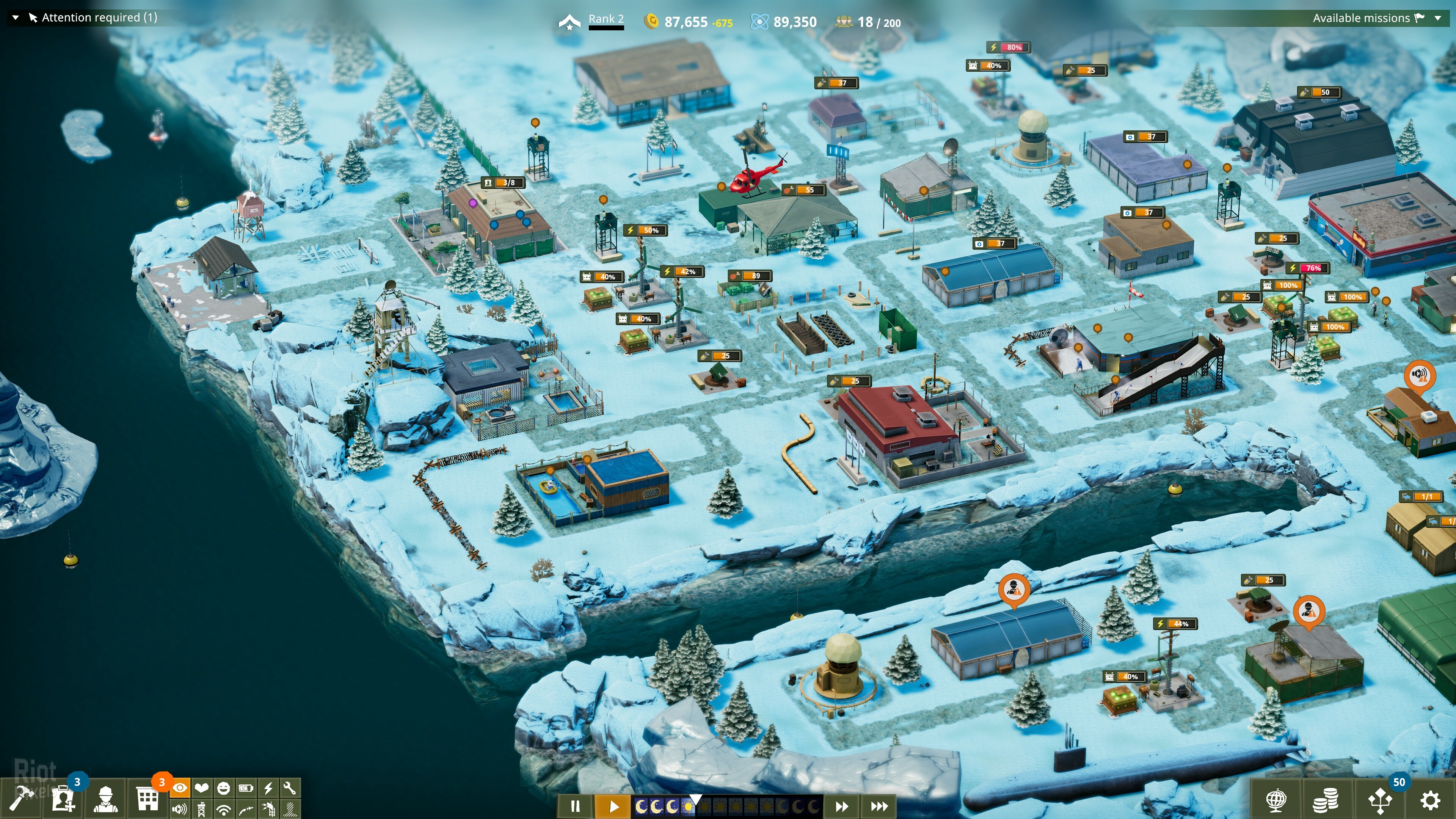
Task: Show the smiley morale overlay
Action: (224, 788)
